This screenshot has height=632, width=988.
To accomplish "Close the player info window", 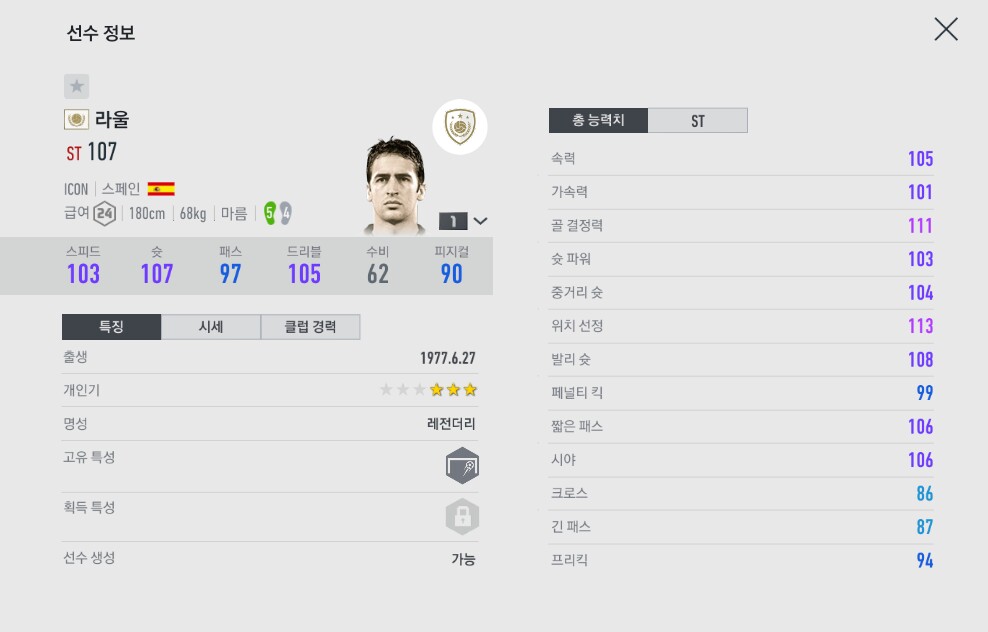I will tap(945, 30).
